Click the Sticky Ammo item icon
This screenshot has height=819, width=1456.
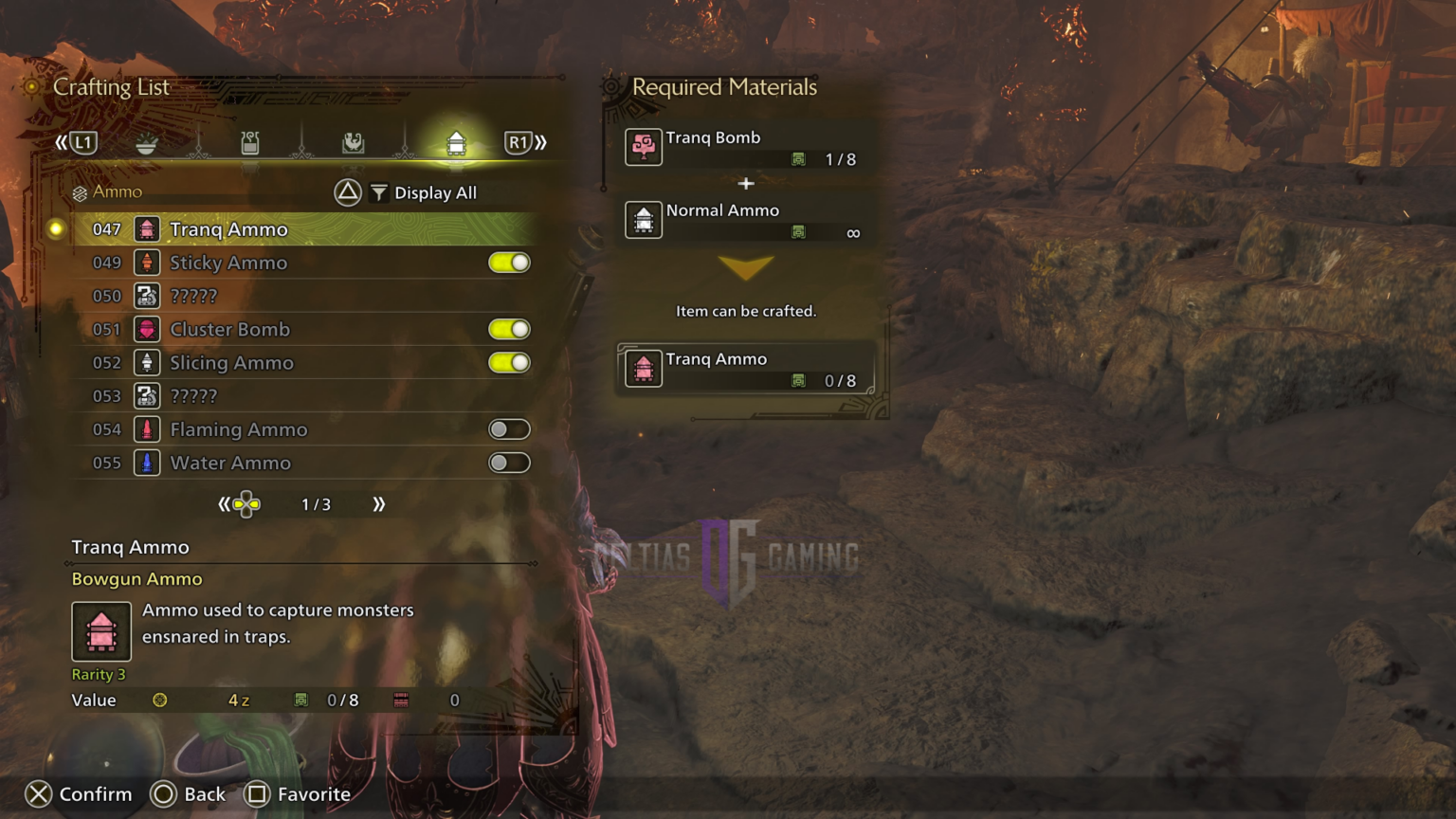coord(147,263)
